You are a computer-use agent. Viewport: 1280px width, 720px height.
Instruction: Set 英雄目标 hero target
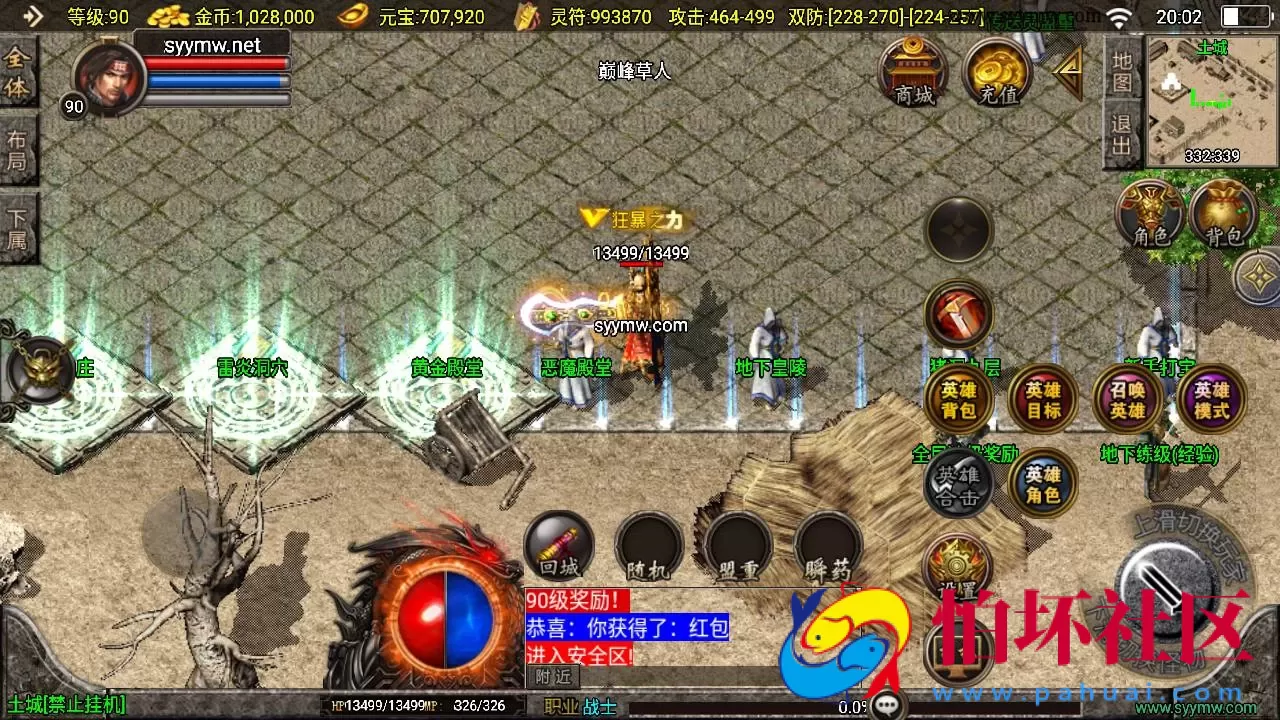click(x=1042, y=398)
